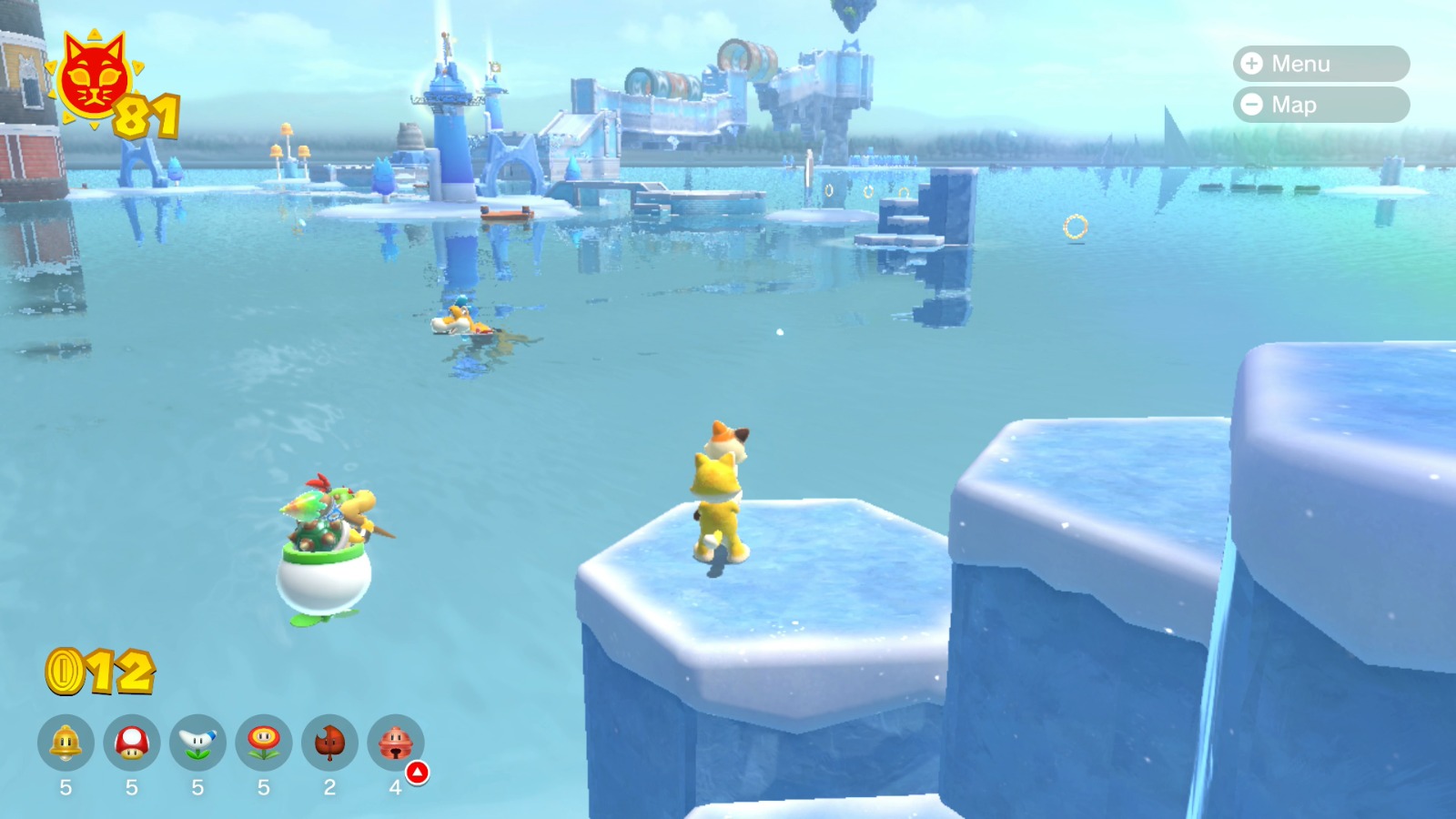Image resolution: width=1456 pixels, height=819 pixels.
Task: Select the Fire Flower item icon
Action: 264,742
